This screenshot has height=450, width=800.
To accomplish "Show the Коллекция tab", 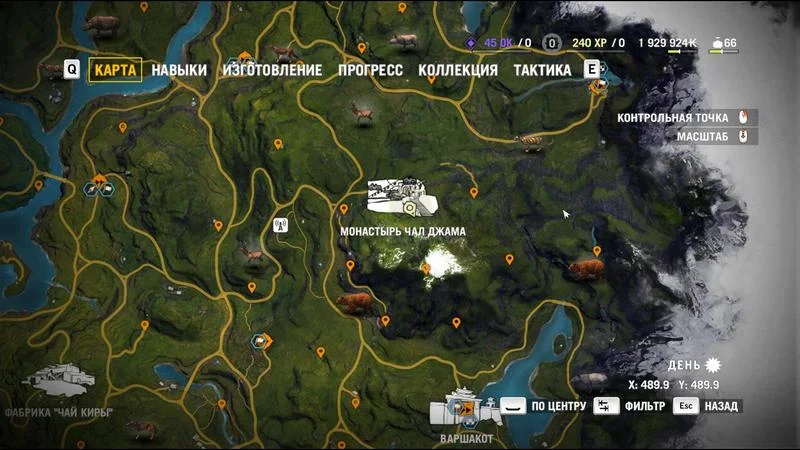I will point(458,70).
